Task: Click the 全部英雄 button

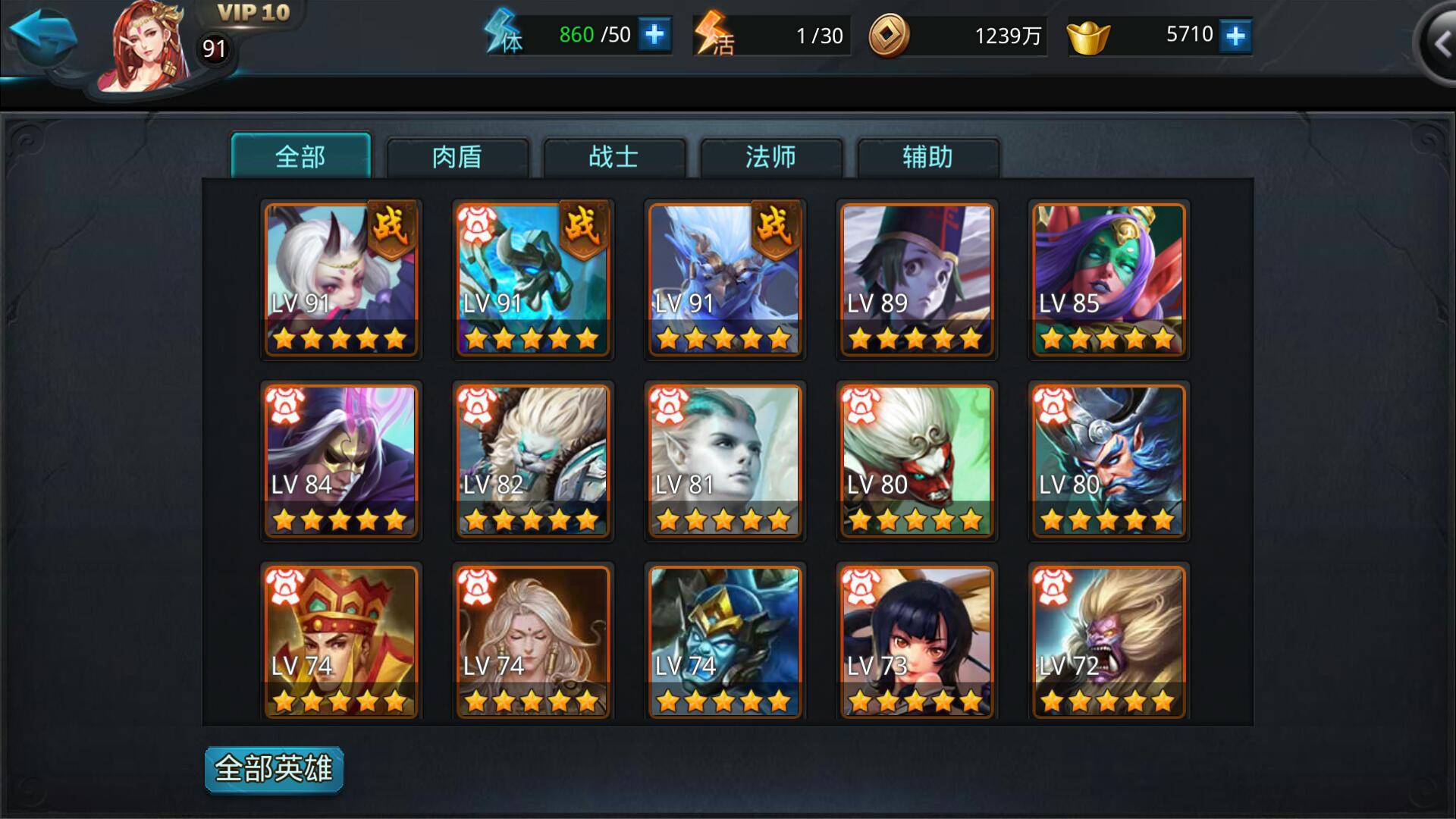Action: [x=274, y=769]
